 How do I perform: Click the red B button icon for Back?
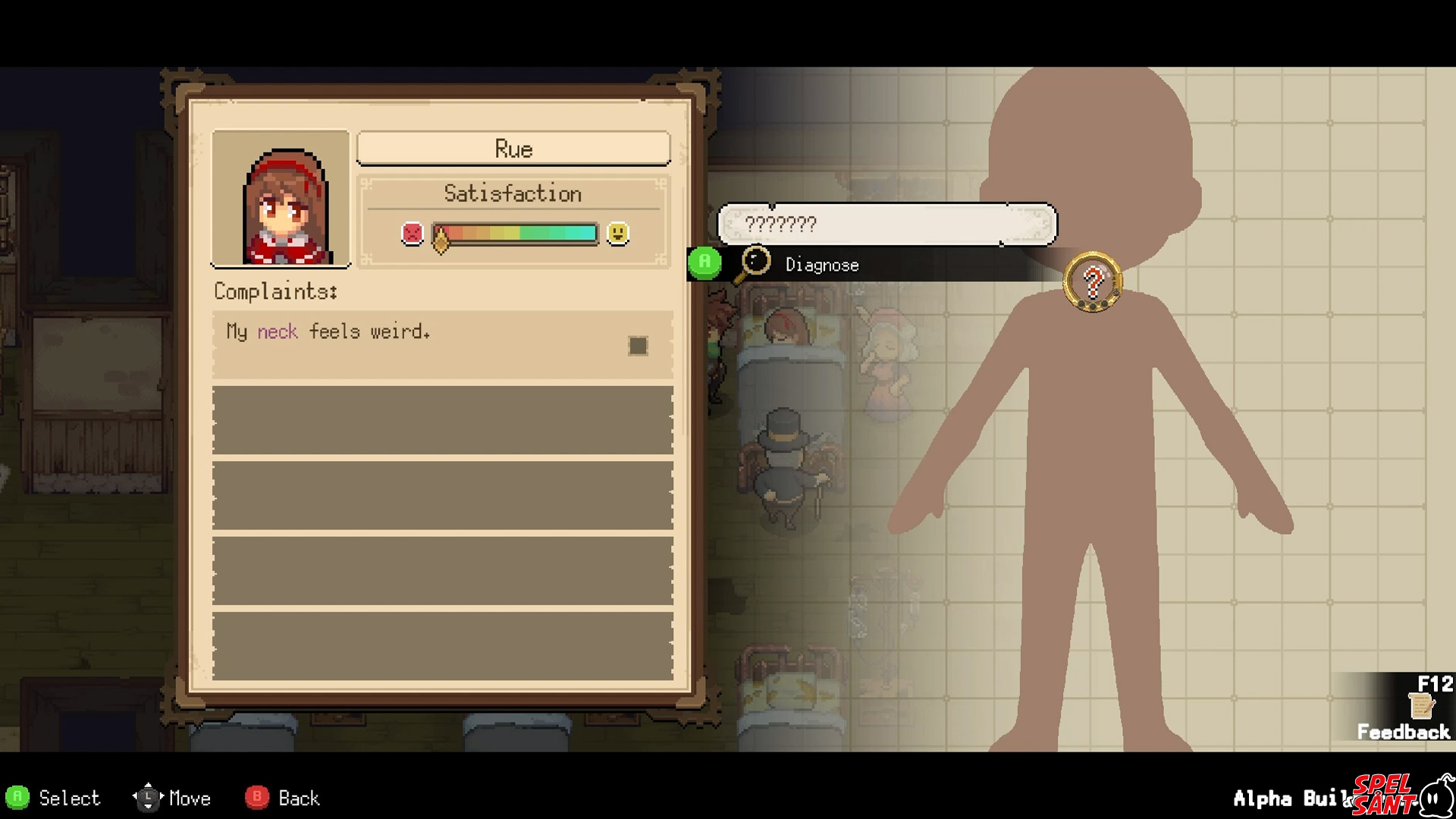tap(256, 798)
